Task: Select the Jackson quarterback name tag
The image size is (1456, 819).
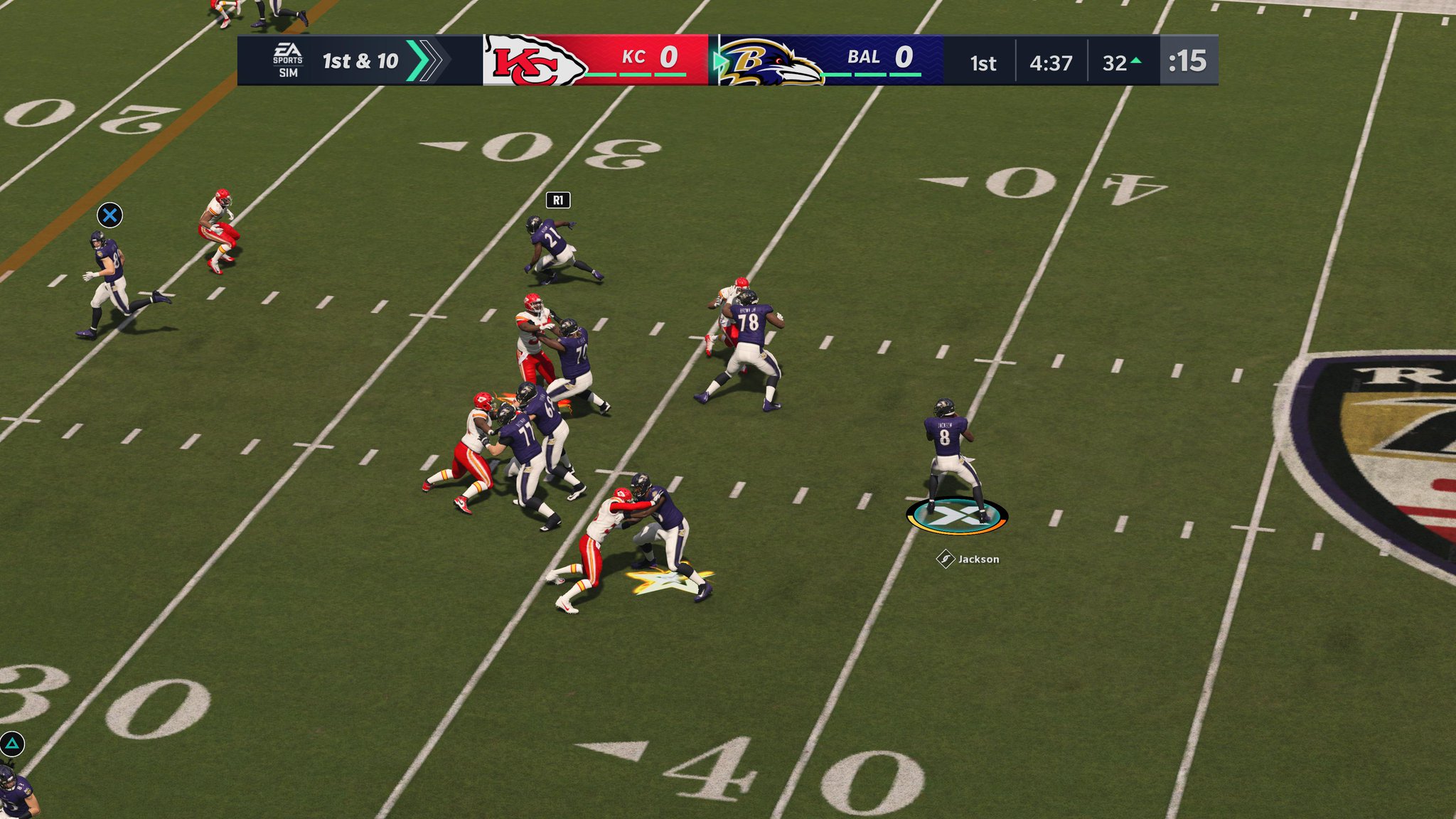Action: pos(970,560)
